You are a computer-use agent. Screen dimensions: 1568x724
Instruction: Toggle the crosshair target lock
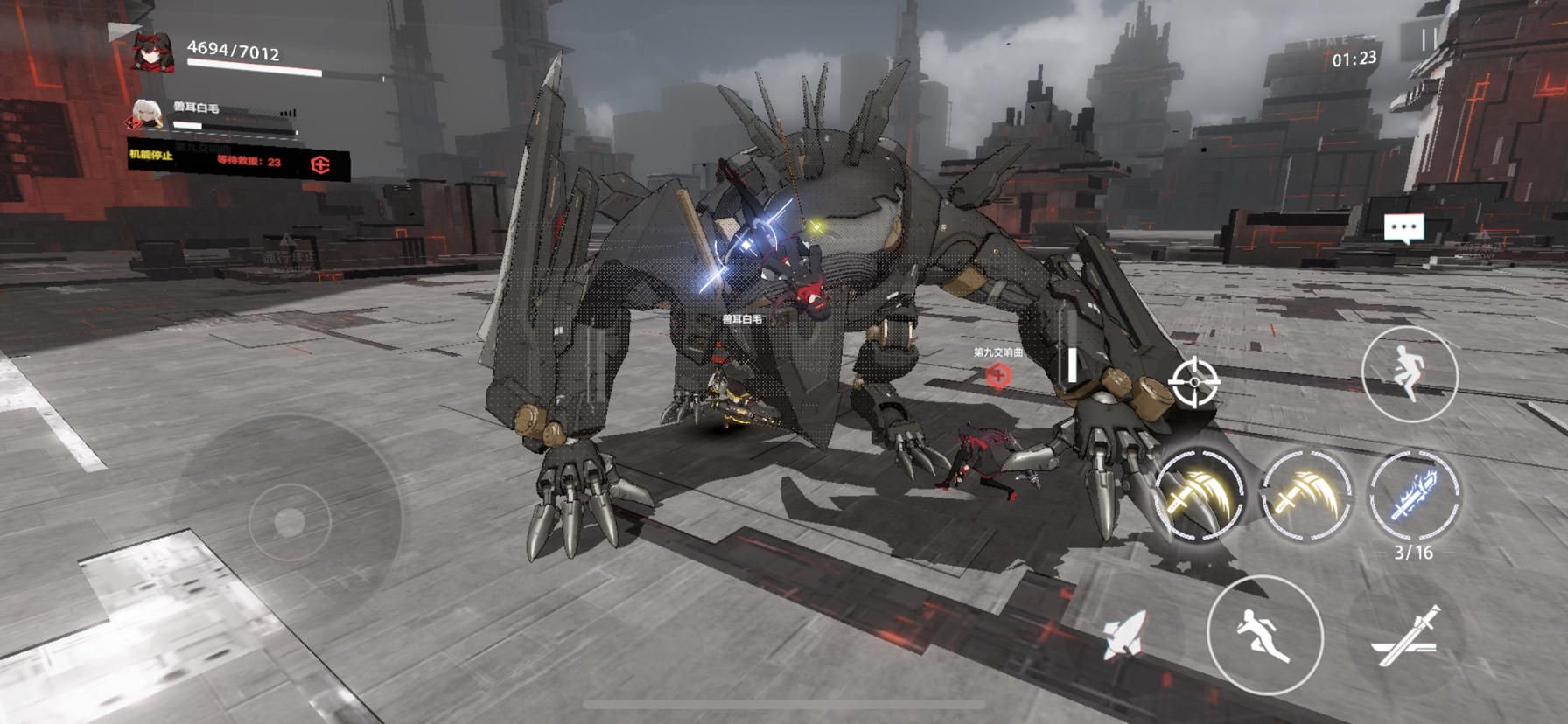1195,382
